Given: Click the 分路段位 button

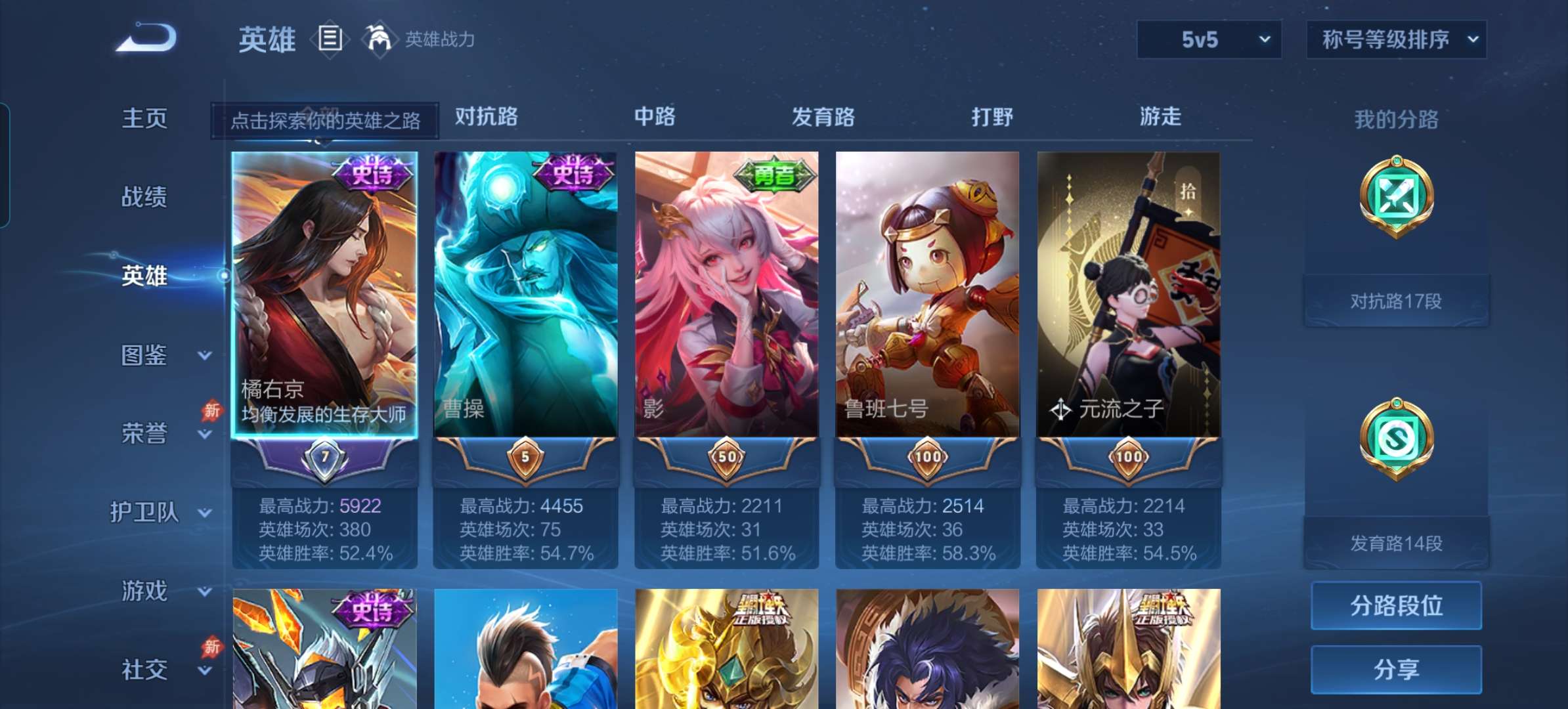Looking at the screenshot, I should click(x=1396, y=605).
